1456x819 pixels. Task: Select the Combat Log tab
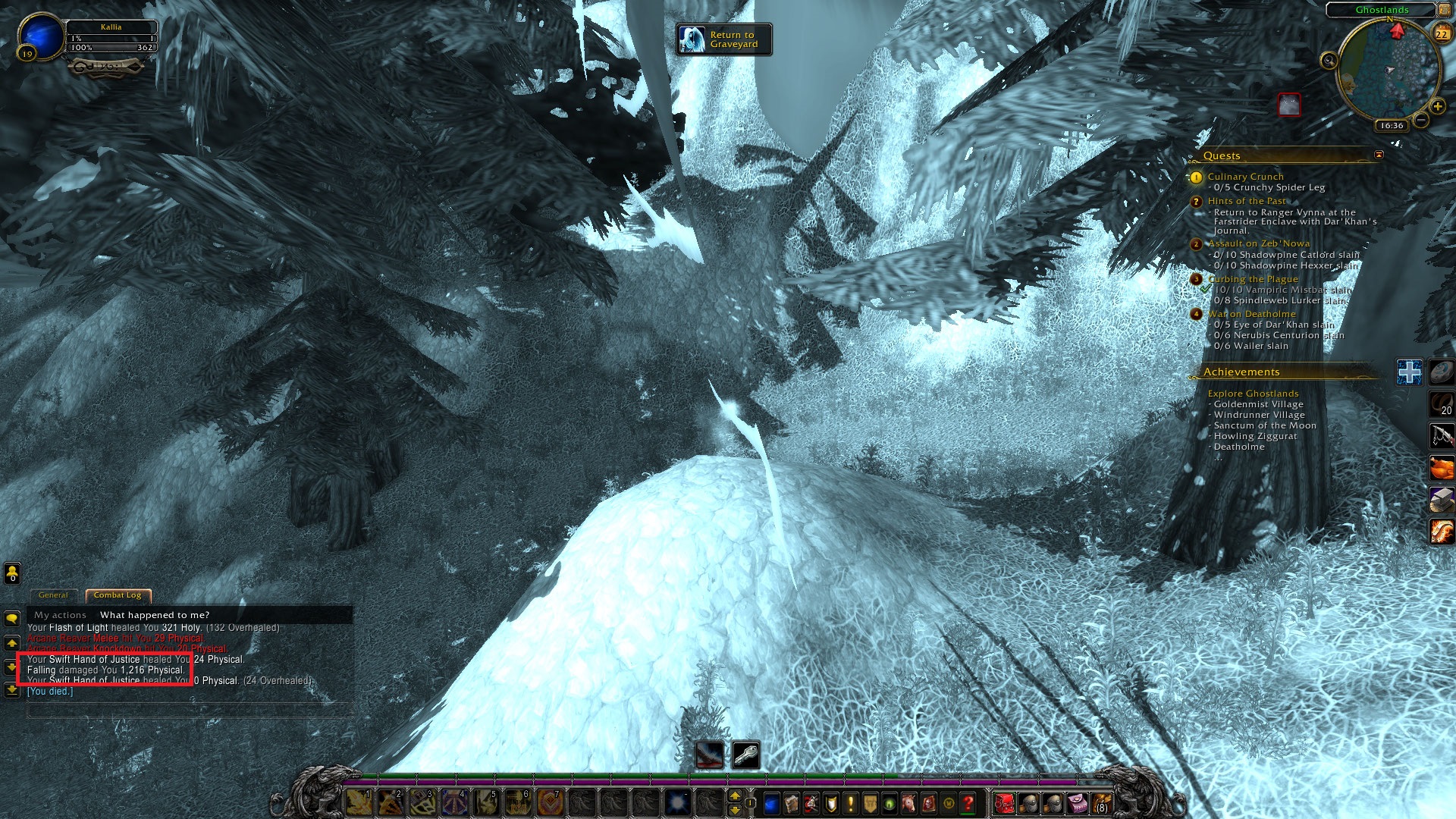pos(118,595)
